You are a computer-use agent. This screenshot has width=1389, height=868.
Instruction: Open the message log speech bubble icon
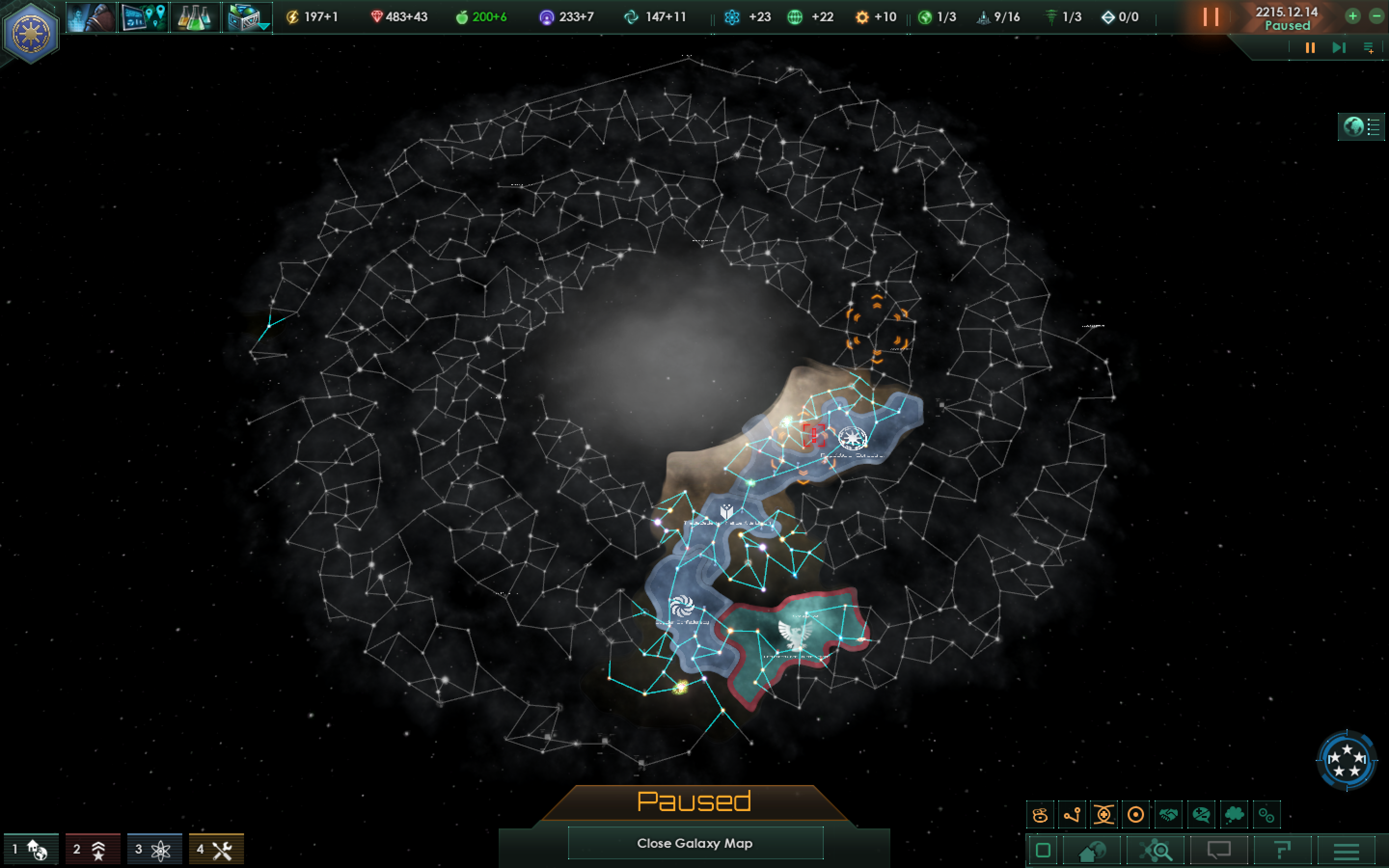pyautogui.click(x=1220, y=850)
